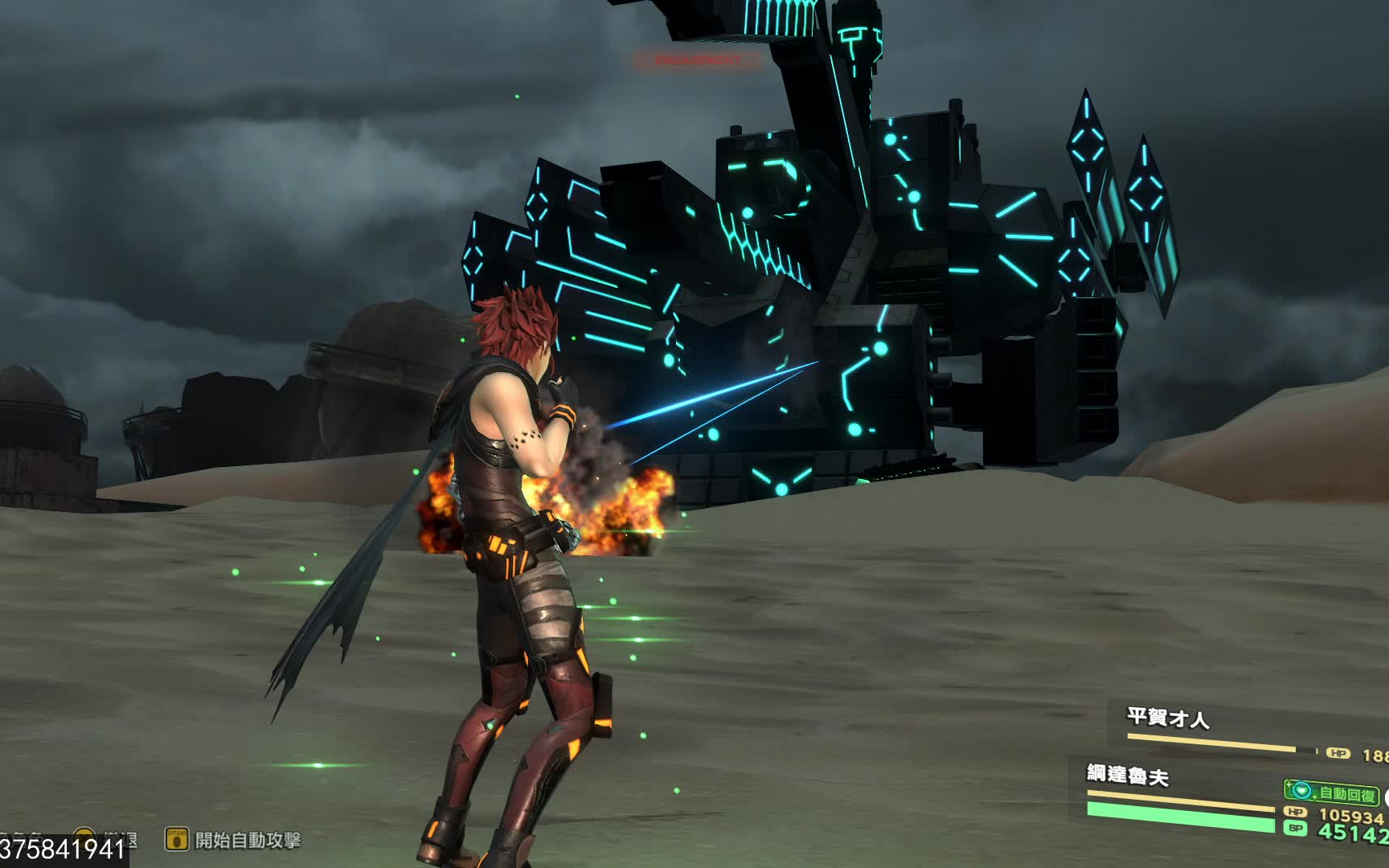Select party member 綱達魯夫 name plate
1389x868 pixels.
[1127, 775]
